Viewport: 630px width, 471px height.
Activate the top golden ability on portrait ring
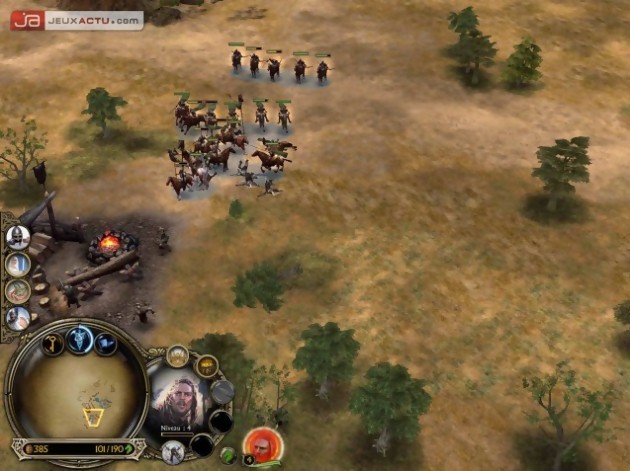click(177, 354)
